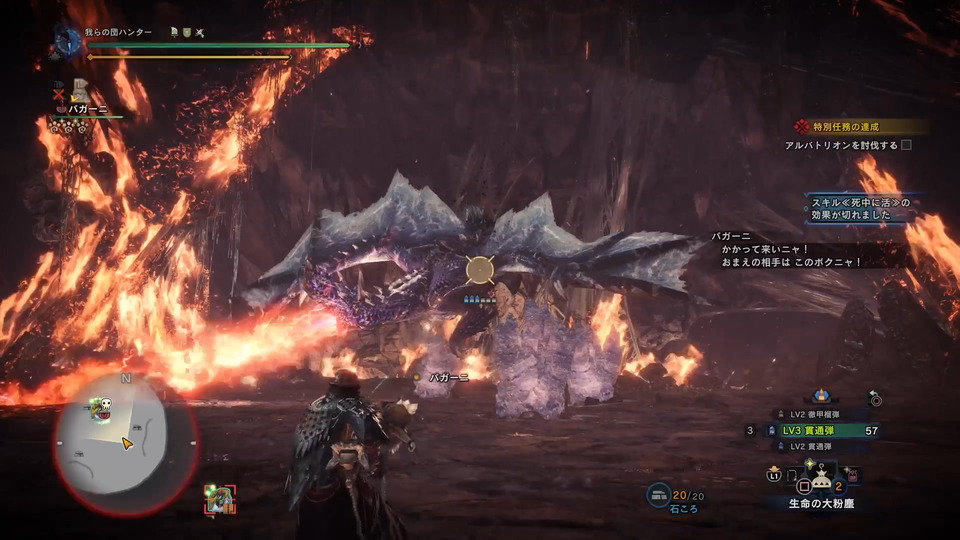Select the monster icon on the minimap
This screenshot has height=540, width=960.
(x=103, y=407)
